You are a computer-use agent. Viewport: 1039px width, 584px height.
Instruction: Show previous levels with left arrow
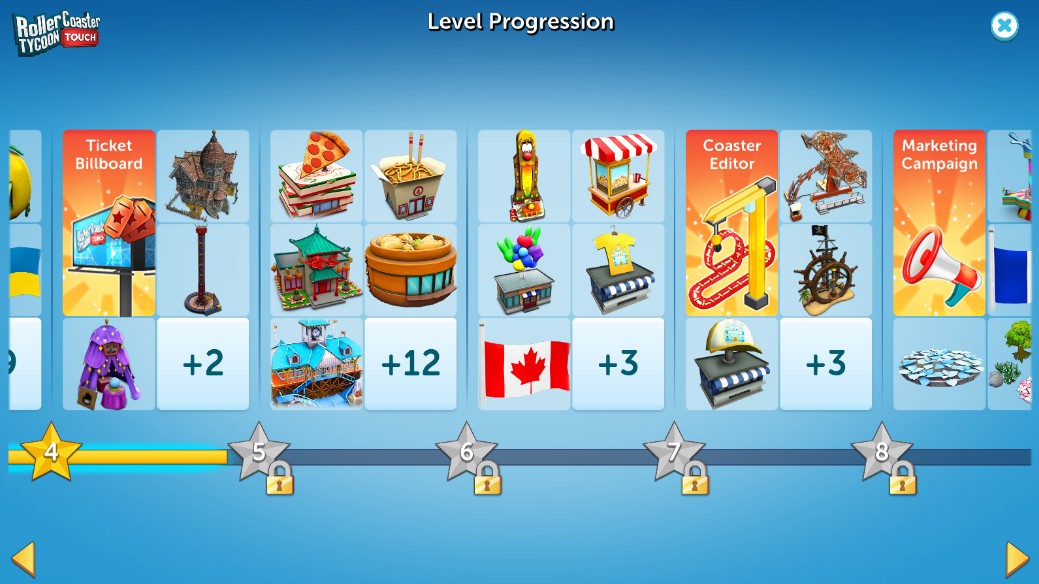pos(23,559)
